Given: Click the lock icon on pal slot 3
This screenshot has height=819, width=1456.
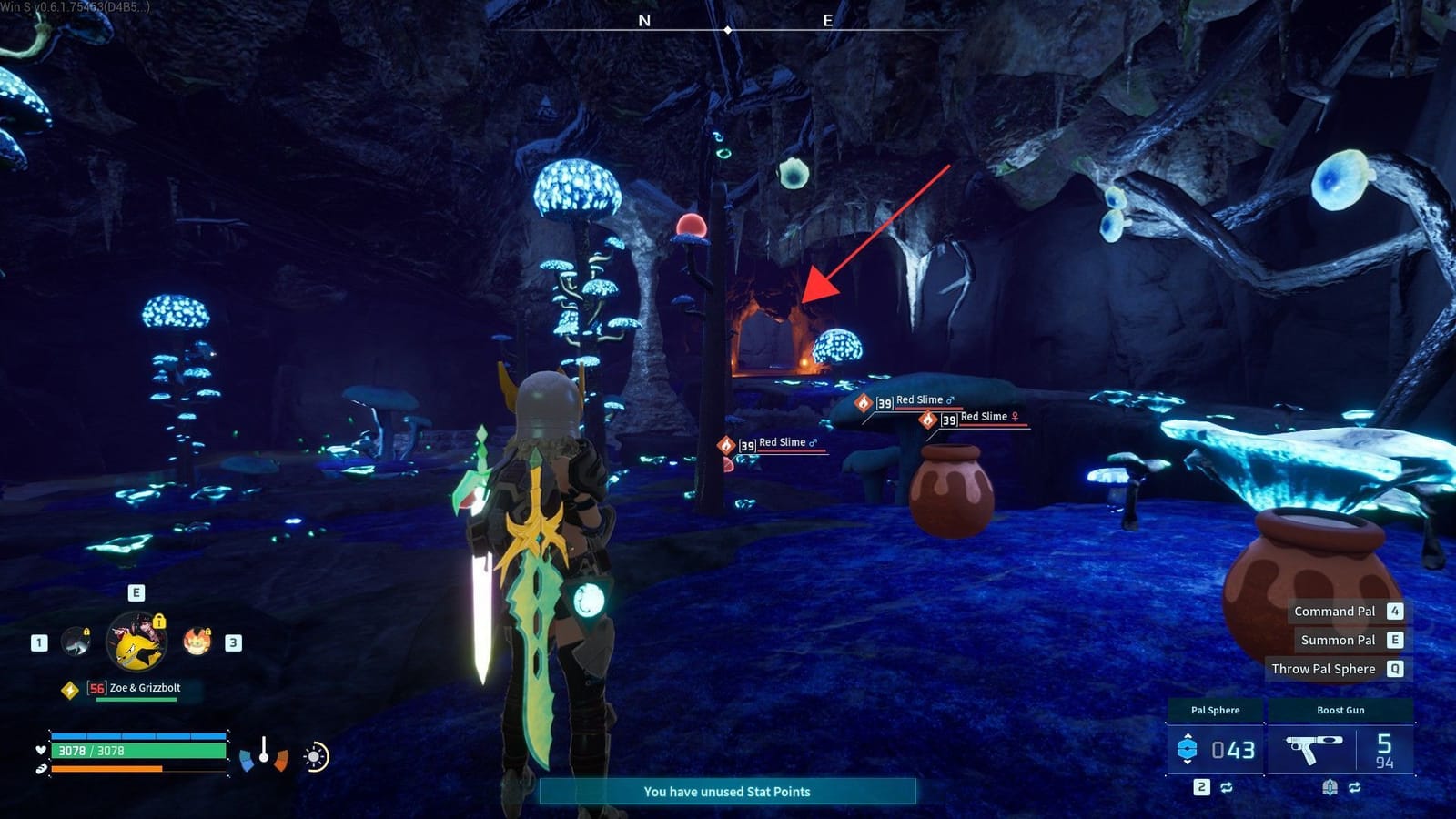Looking at the screenshot, I should (207, 631).
